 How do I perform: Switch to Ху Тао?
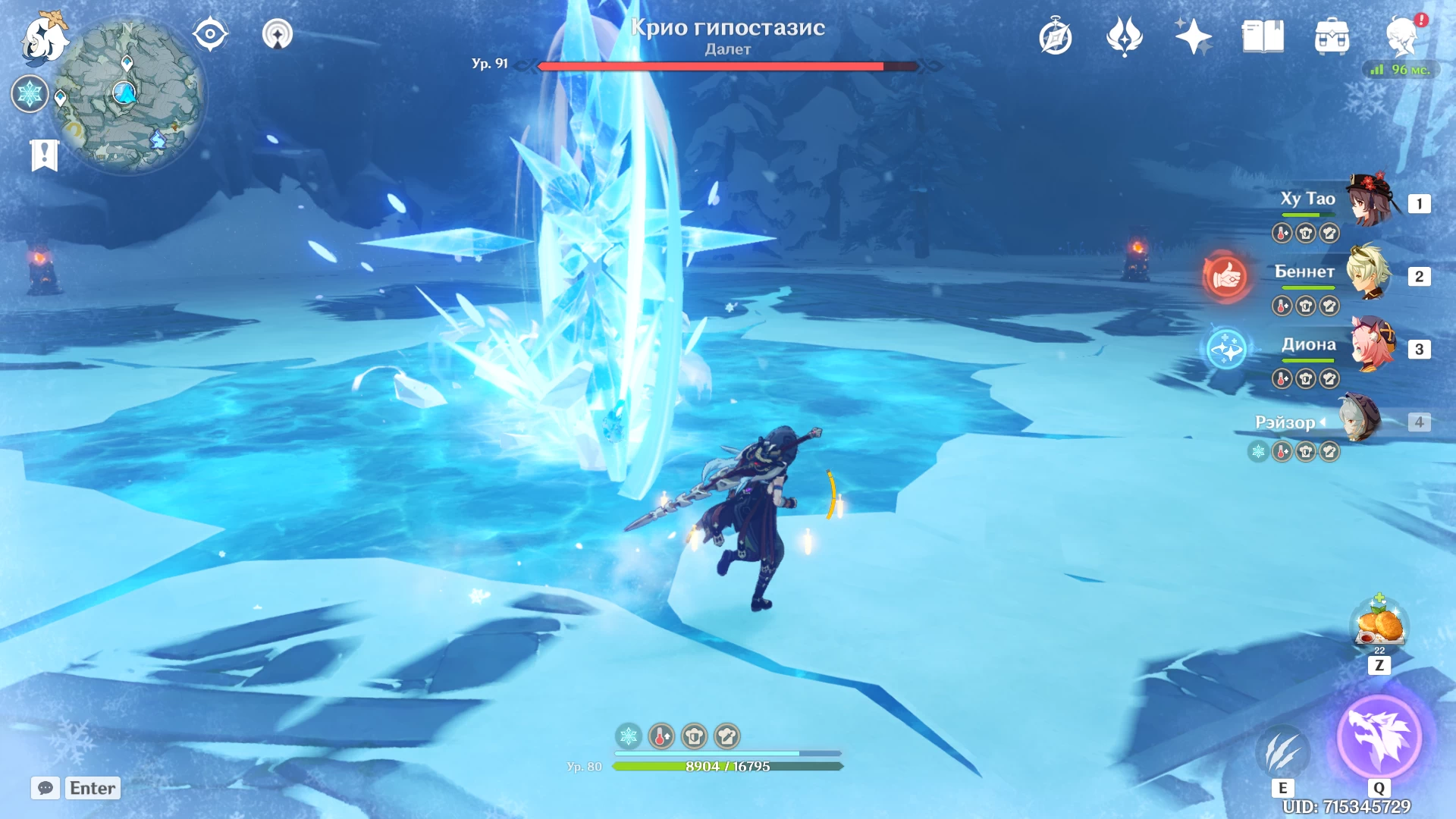point(1371,202)
